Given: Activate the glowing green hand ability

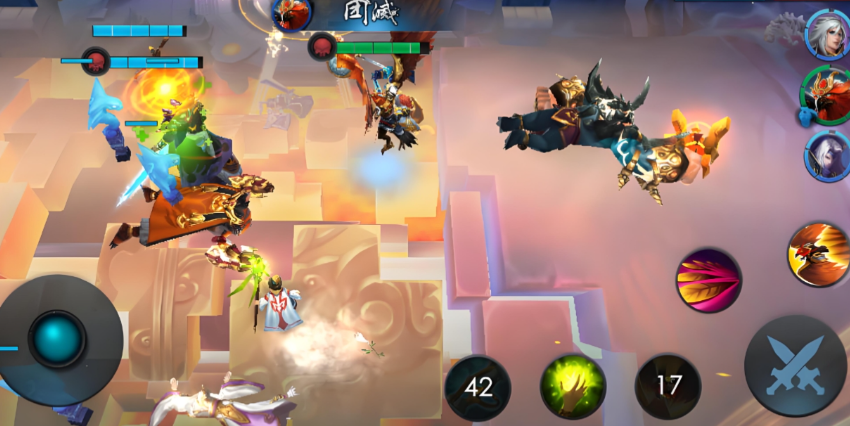Looking at the screenshot, I should click(x=573, y=387).
